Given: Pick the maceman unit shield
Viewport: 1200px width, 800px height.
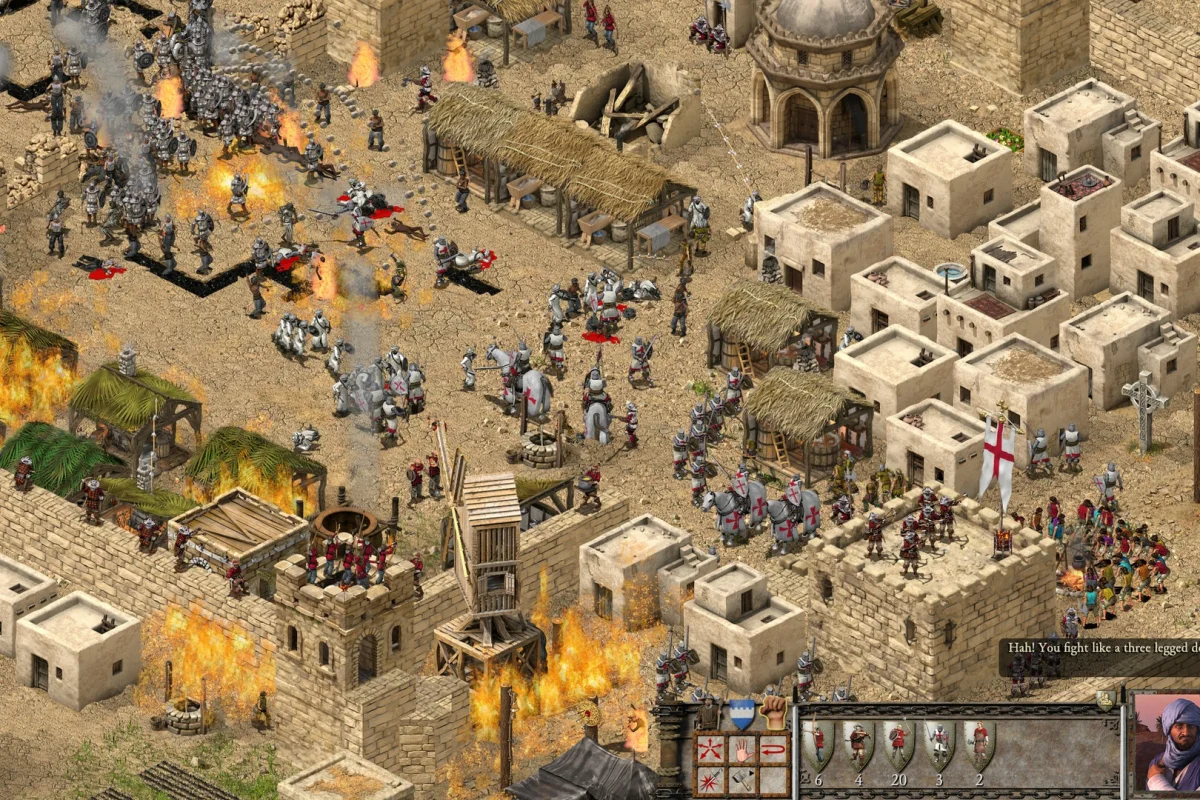Looking at the screenshot, I should click(979, 743).
